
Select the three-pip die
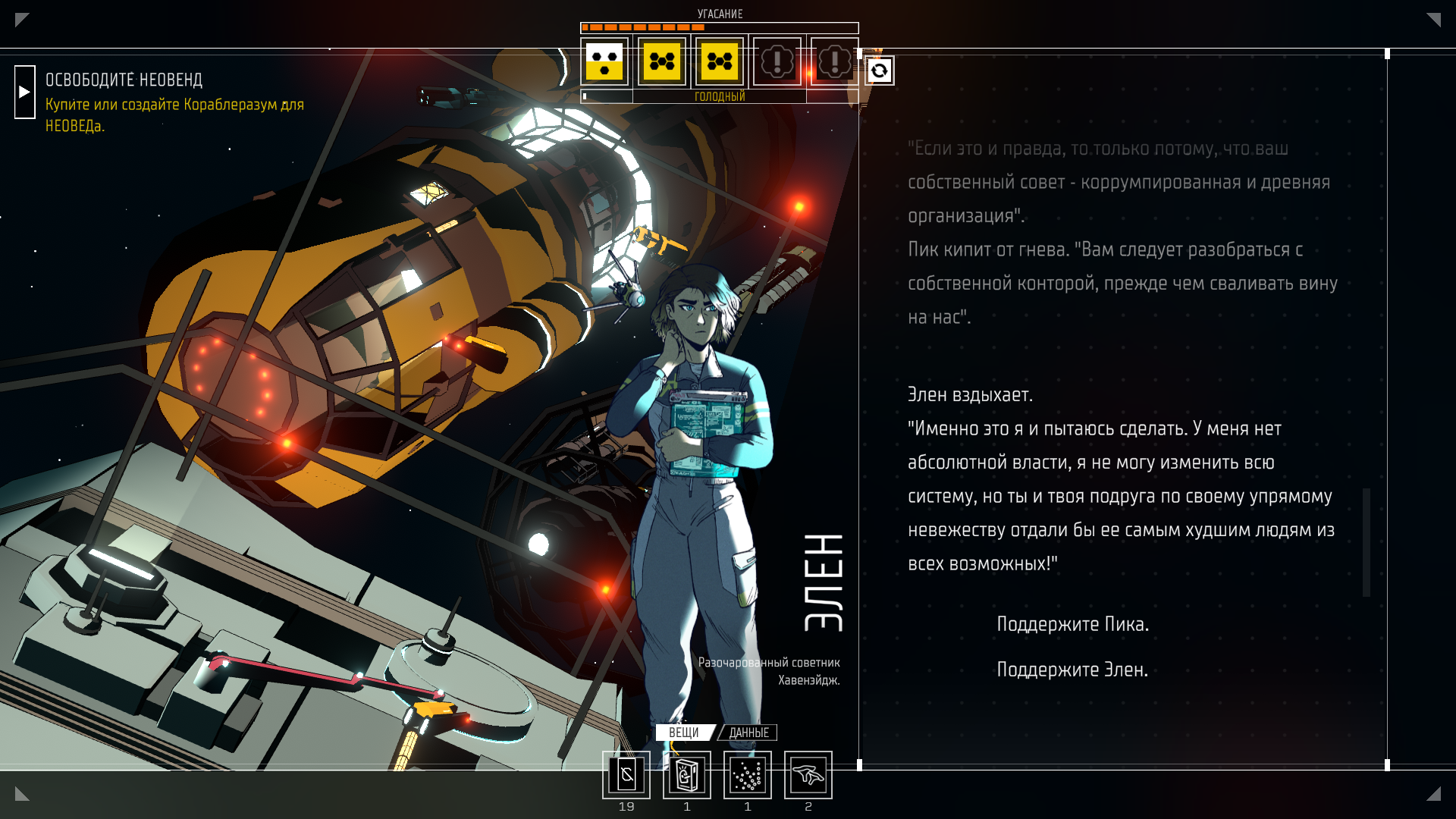coord(604,61)
